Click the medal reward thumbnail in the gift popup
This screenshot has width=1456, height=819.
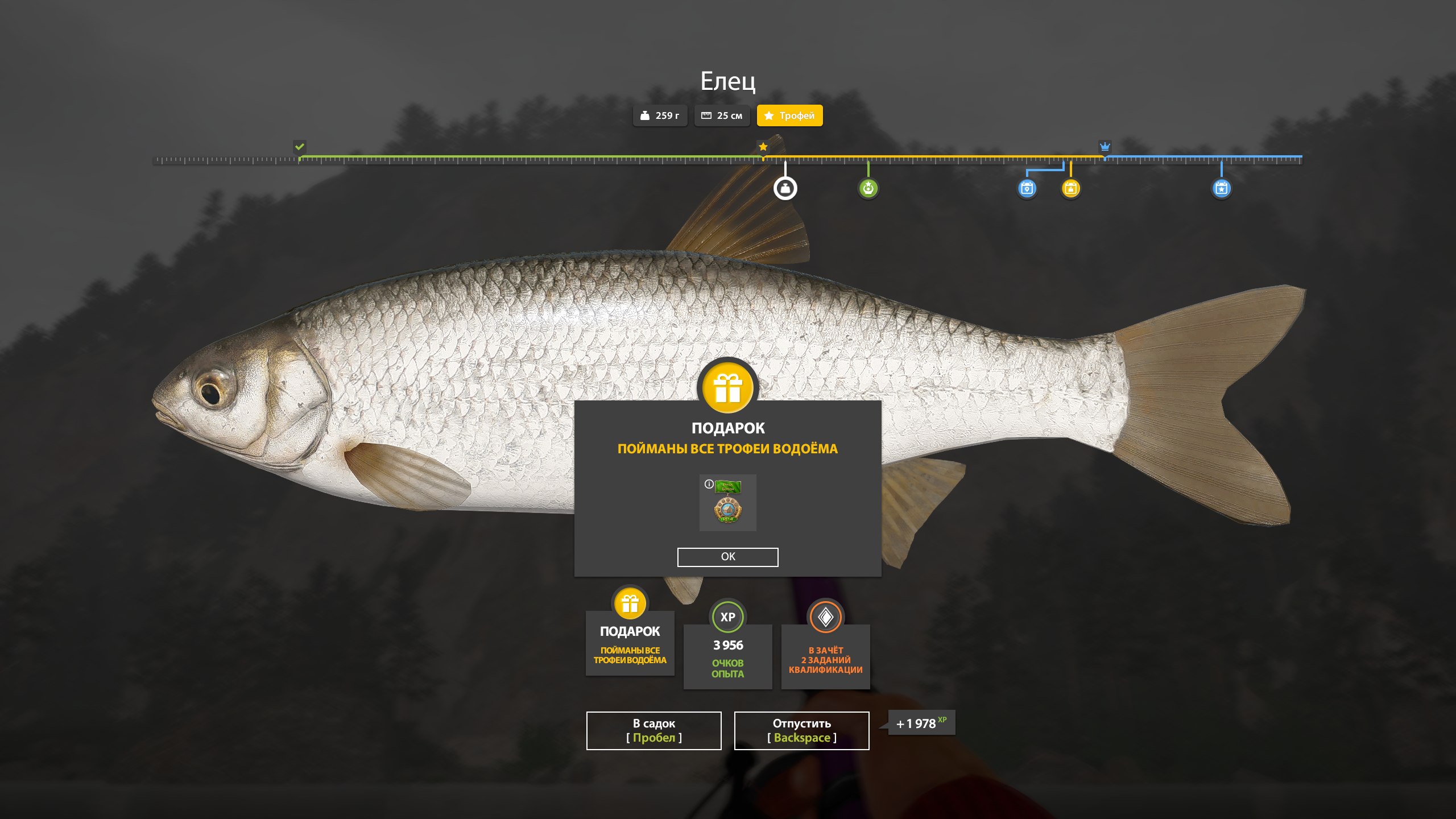click(x=728, y=504)
